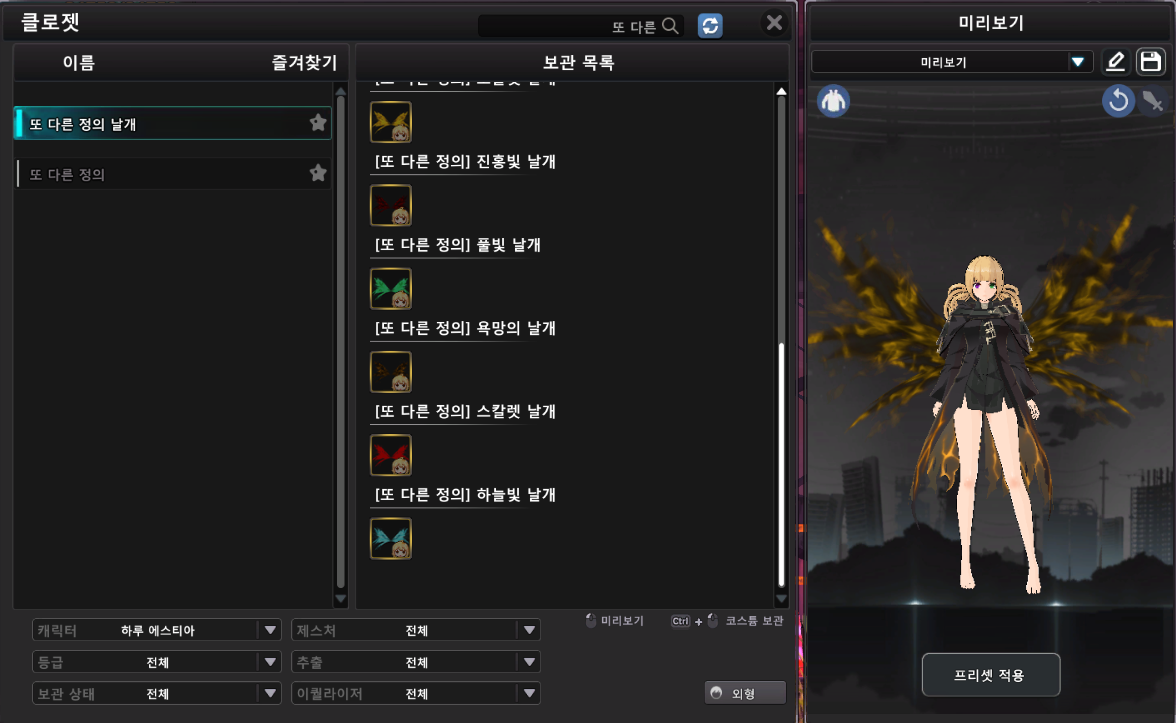Open the 미리보기 preset dropdown
The width and height of the screenshot is (1176, 723).
(x=951, y=62)
